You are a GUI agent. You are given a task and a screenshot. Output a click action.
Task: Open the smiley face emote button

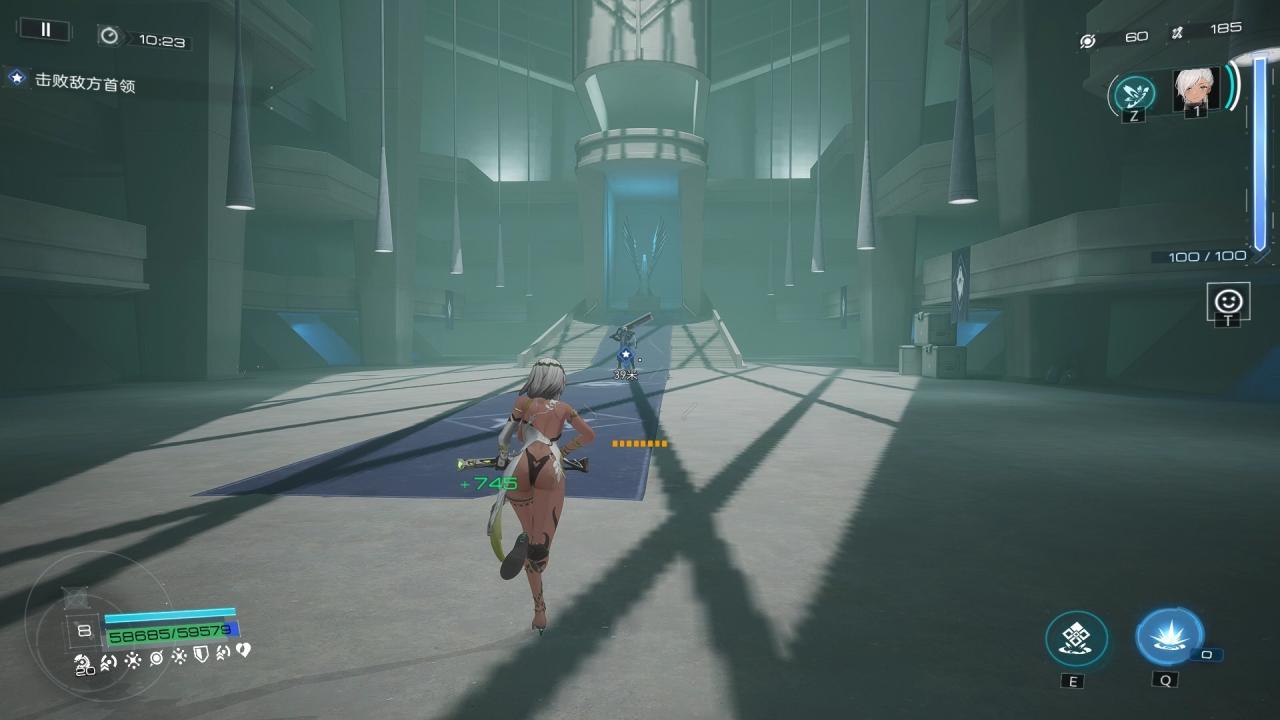point(1227,300)
